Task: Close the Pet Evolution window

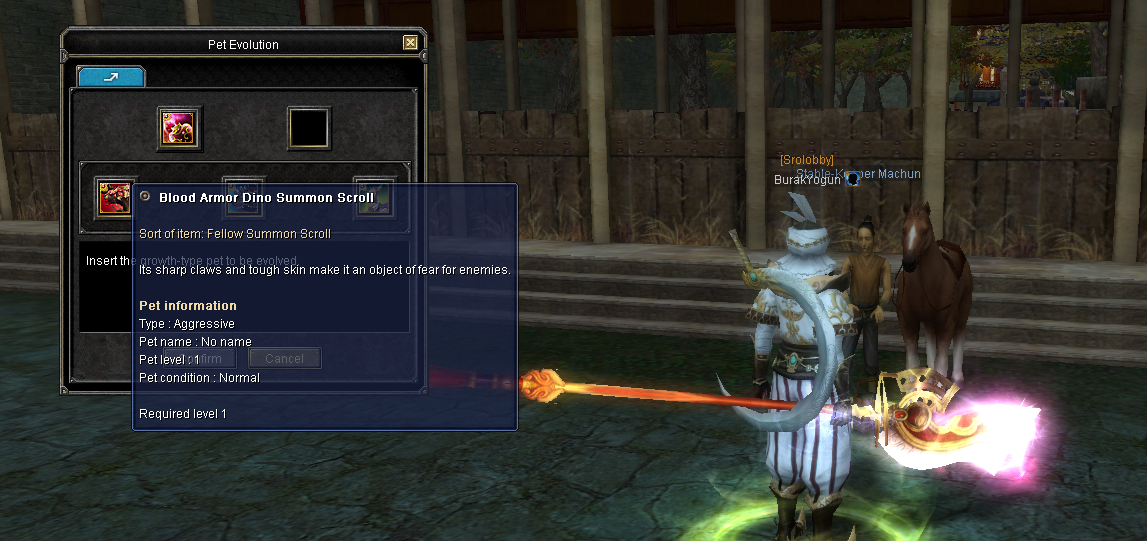Action: coord(410,43)
